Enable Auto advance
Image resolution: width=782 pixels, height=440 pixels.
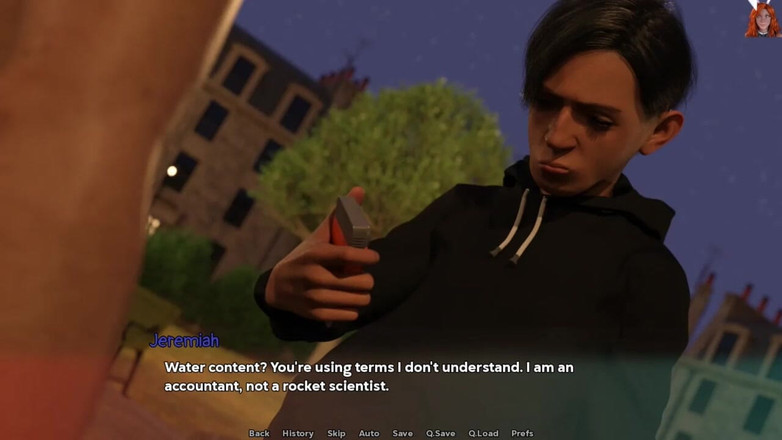tap(369, 433)
